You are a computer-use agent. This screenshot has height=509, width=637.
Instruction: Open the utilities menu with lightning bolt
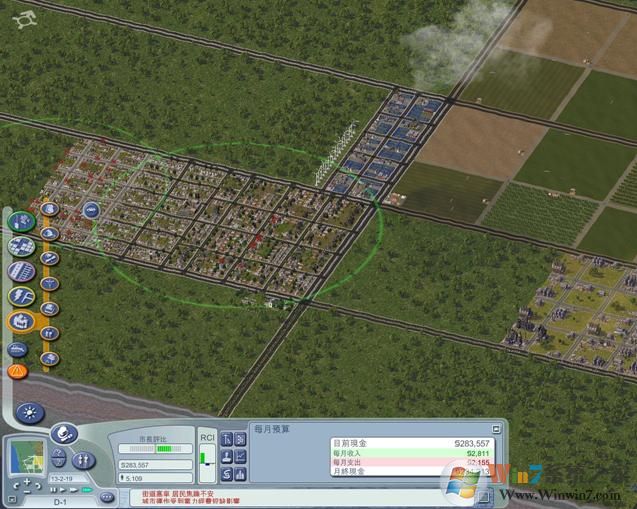(21, 297)
